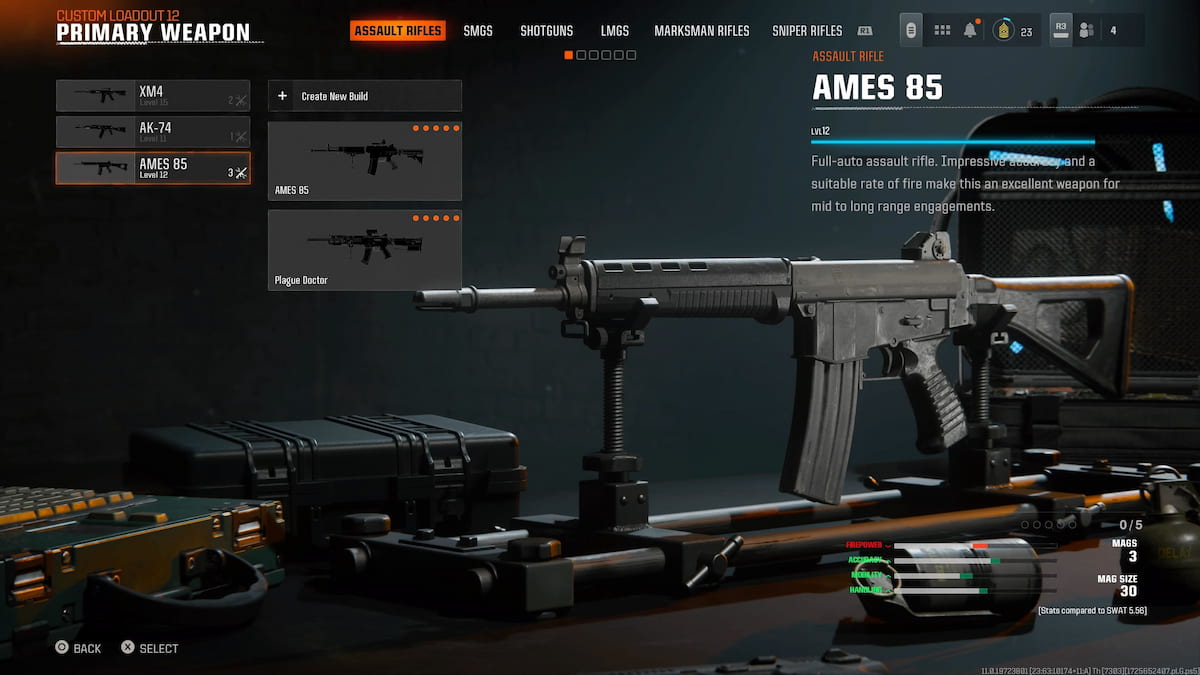Check the notifications bell
The height and width of the screenshot is (675, 1200).
[970, 31]
